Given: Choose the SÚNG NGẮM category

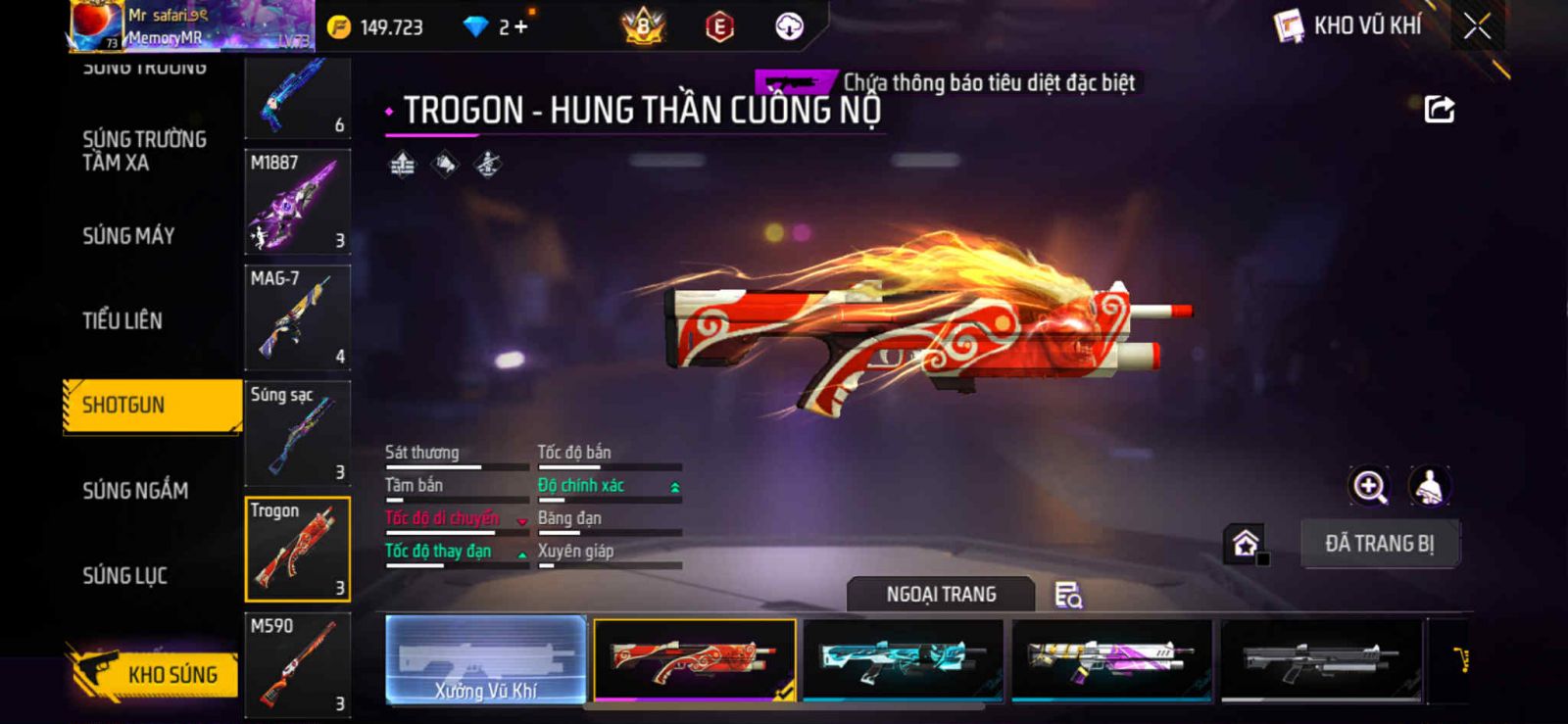Looking at the screenshot, I should (135, 491).
